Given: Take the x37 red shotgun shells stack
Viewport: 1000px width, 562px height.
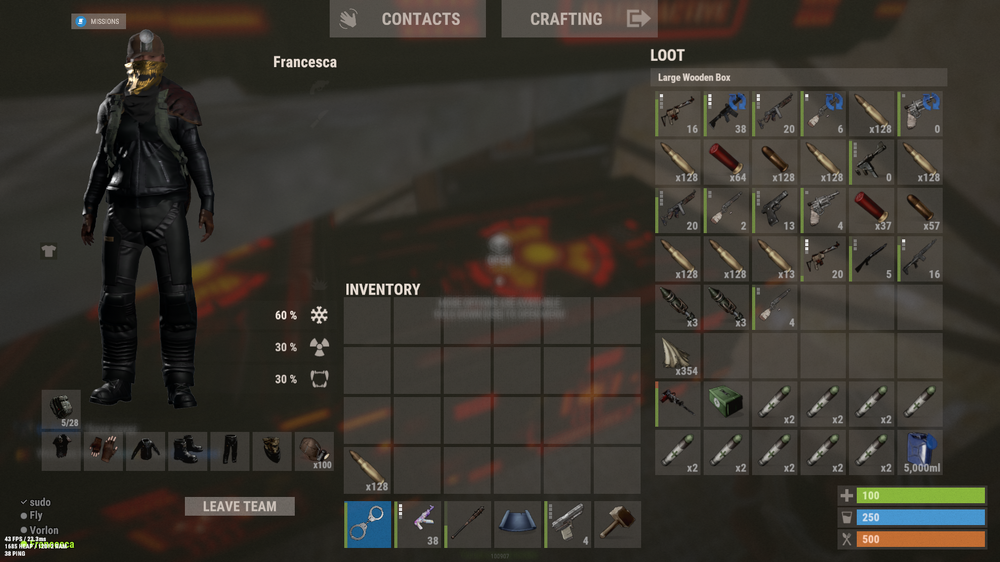Looking at the screenshot, I should tap(872, 210).
